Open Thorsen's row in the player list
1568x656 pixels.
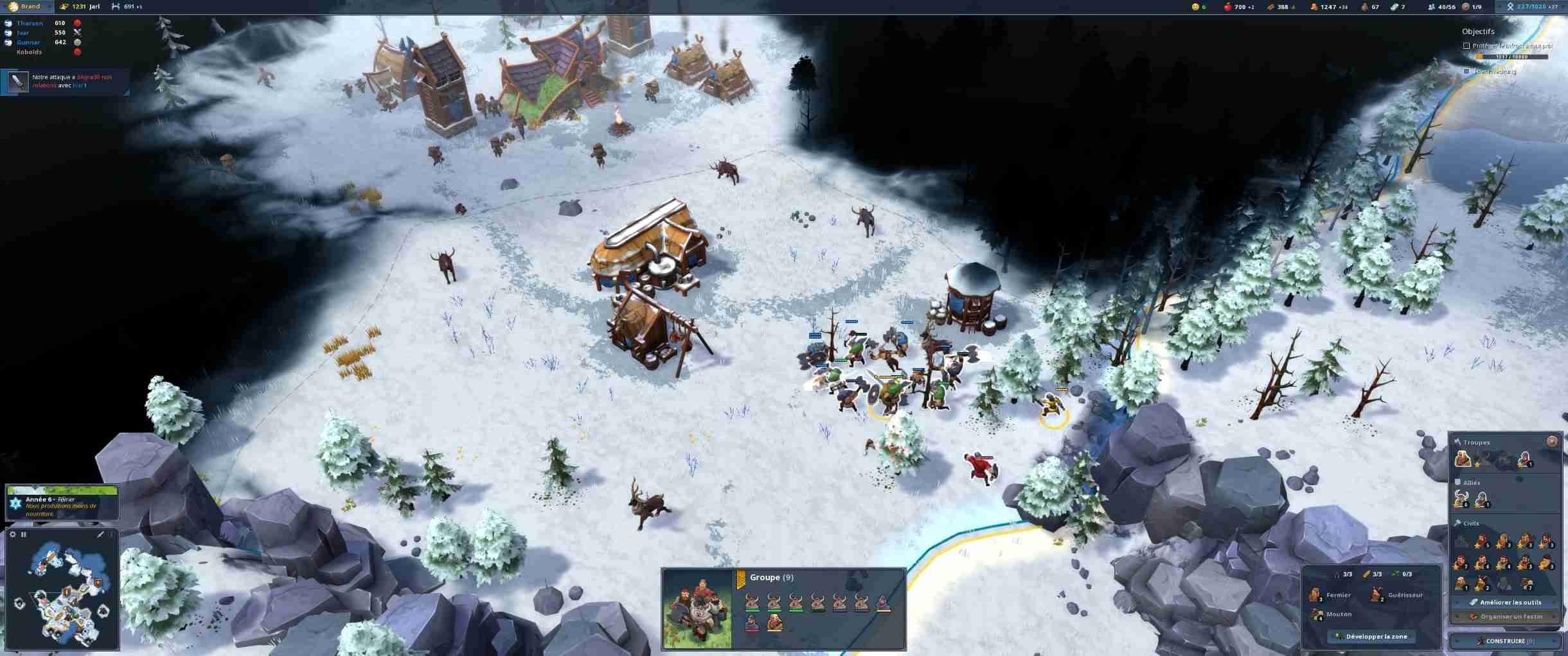(30, 23)
